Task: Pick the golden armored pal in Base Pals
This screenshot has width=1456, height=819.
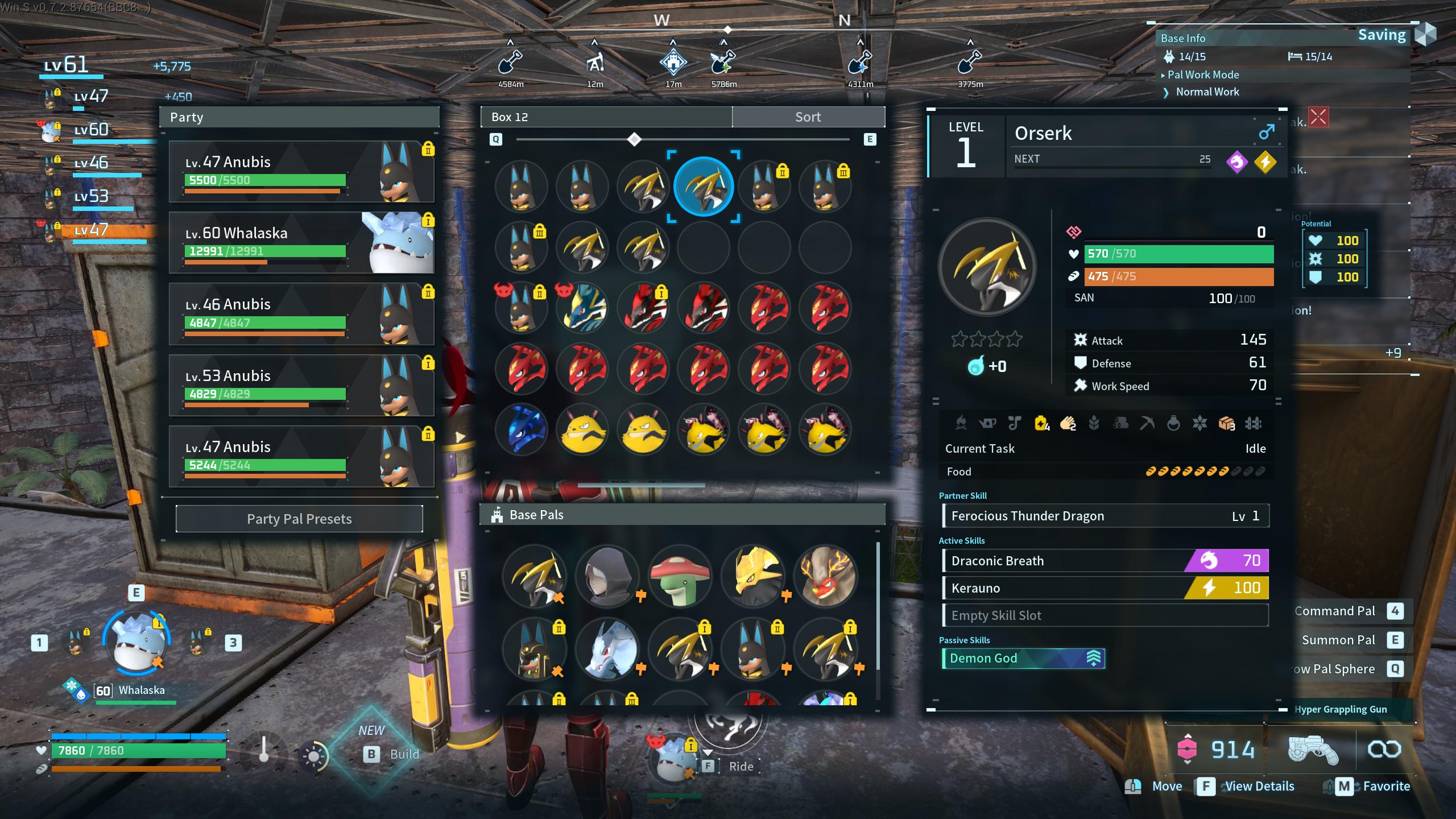Action: pos(753,577)
